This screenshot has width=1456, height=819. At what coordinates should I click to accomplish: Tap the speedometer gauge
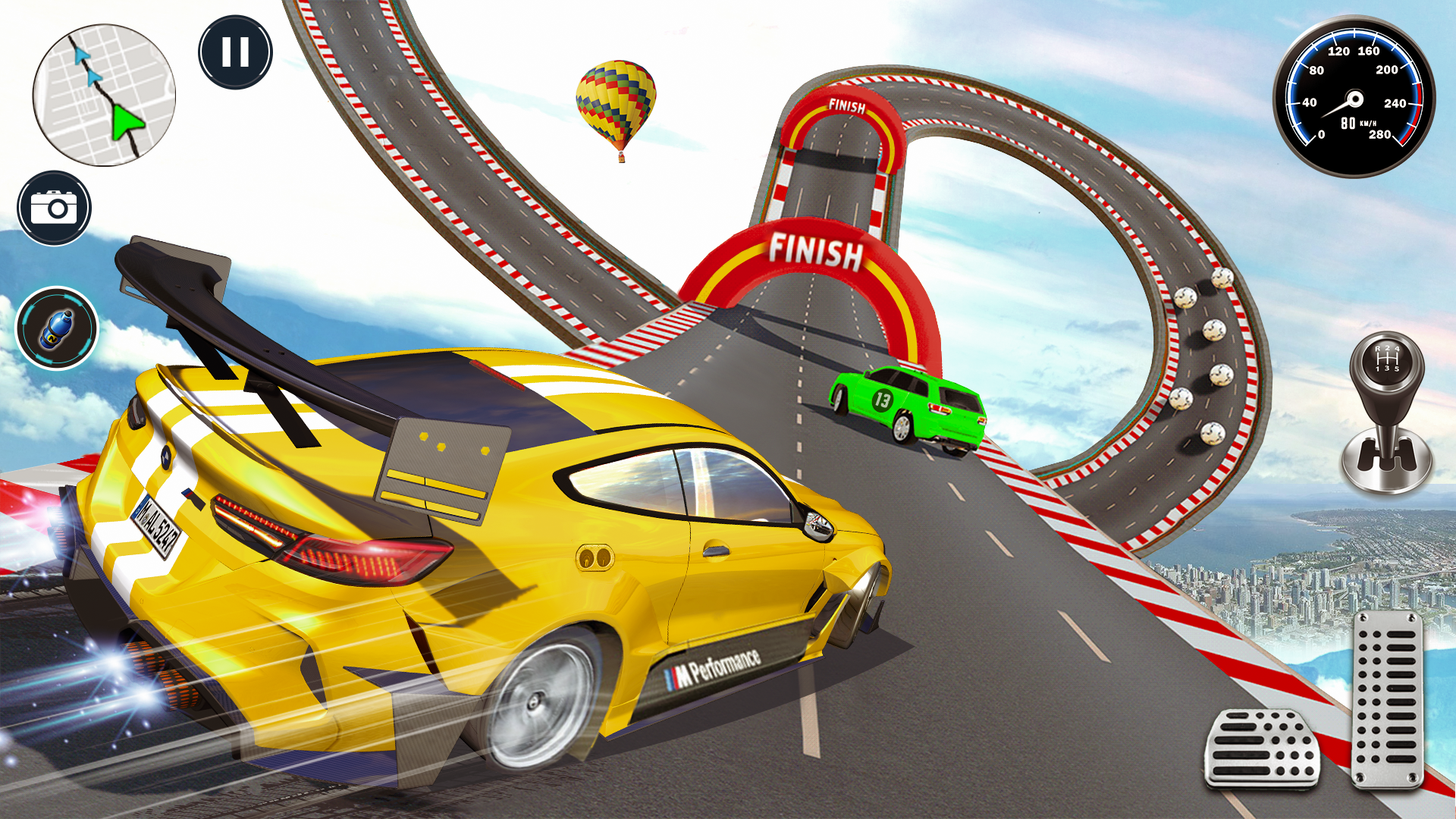pos(1354,97)
